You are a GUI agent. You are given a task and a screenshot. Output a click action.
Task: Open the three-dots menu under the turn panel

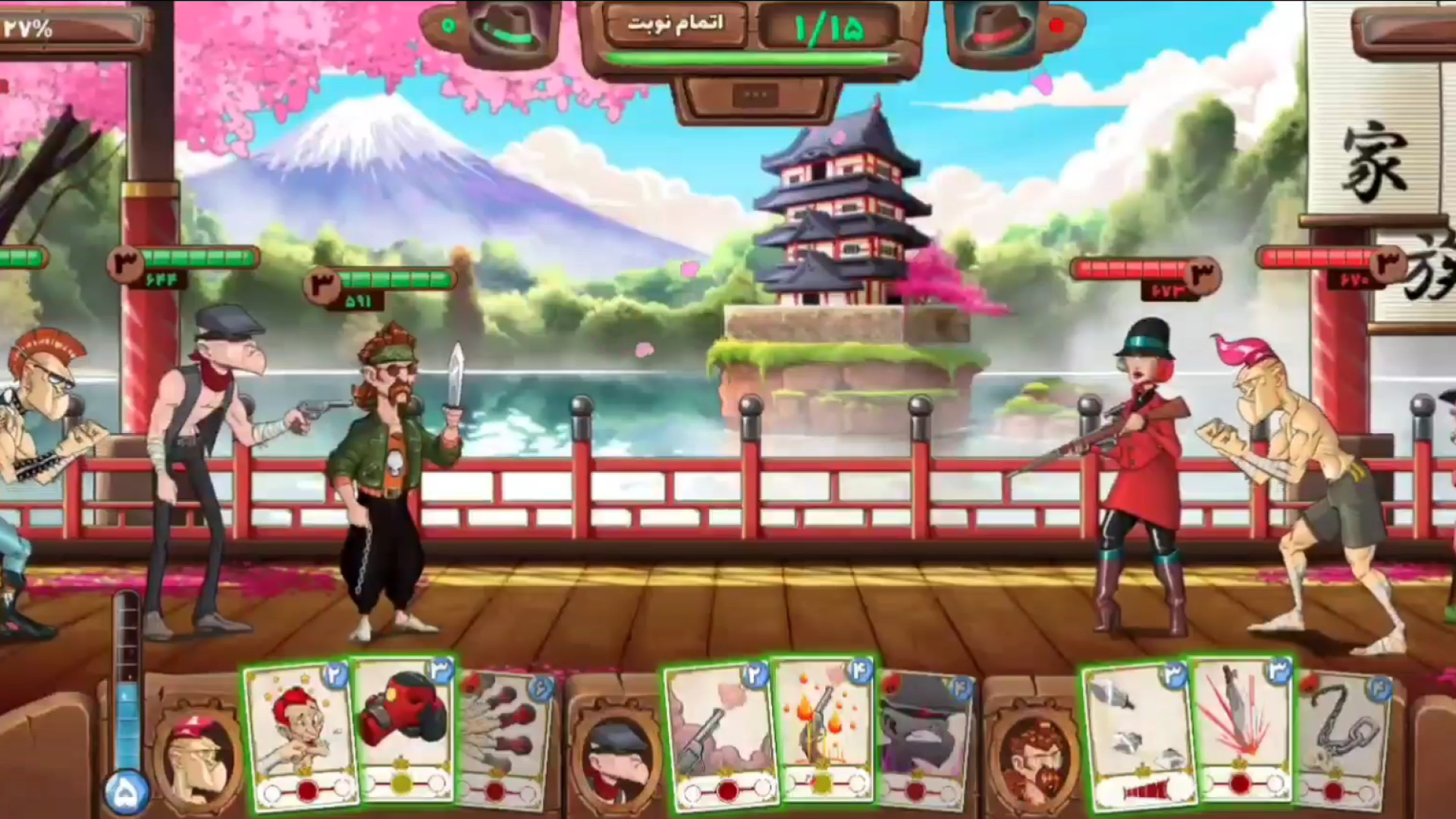(756, 96)
